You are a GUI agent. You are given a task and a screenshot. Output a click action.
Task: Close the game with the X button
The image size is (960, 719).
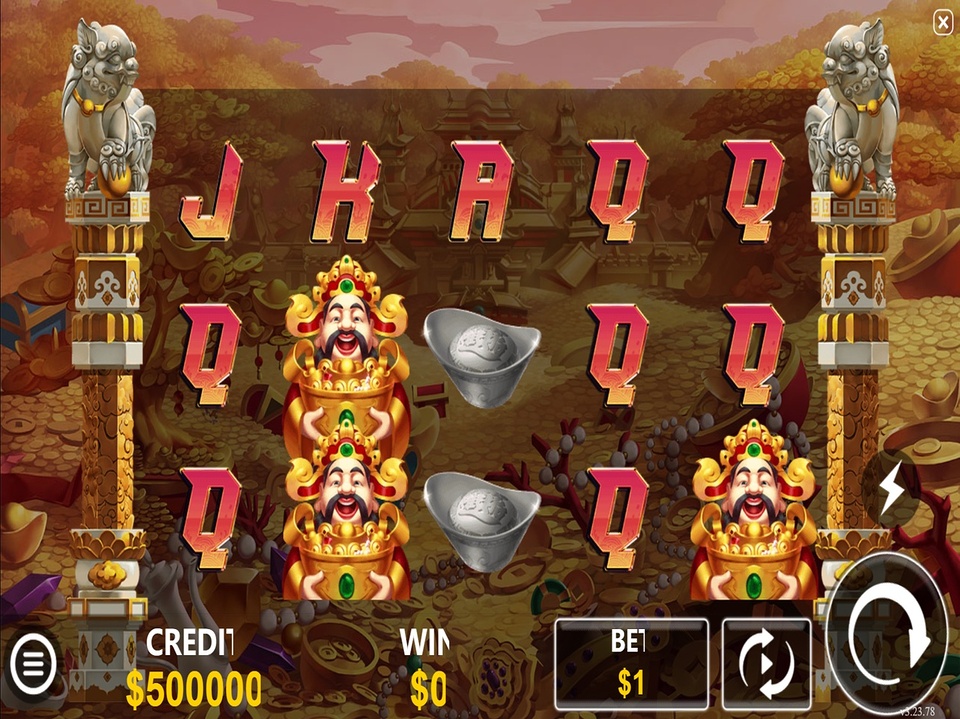click(942, 22)
